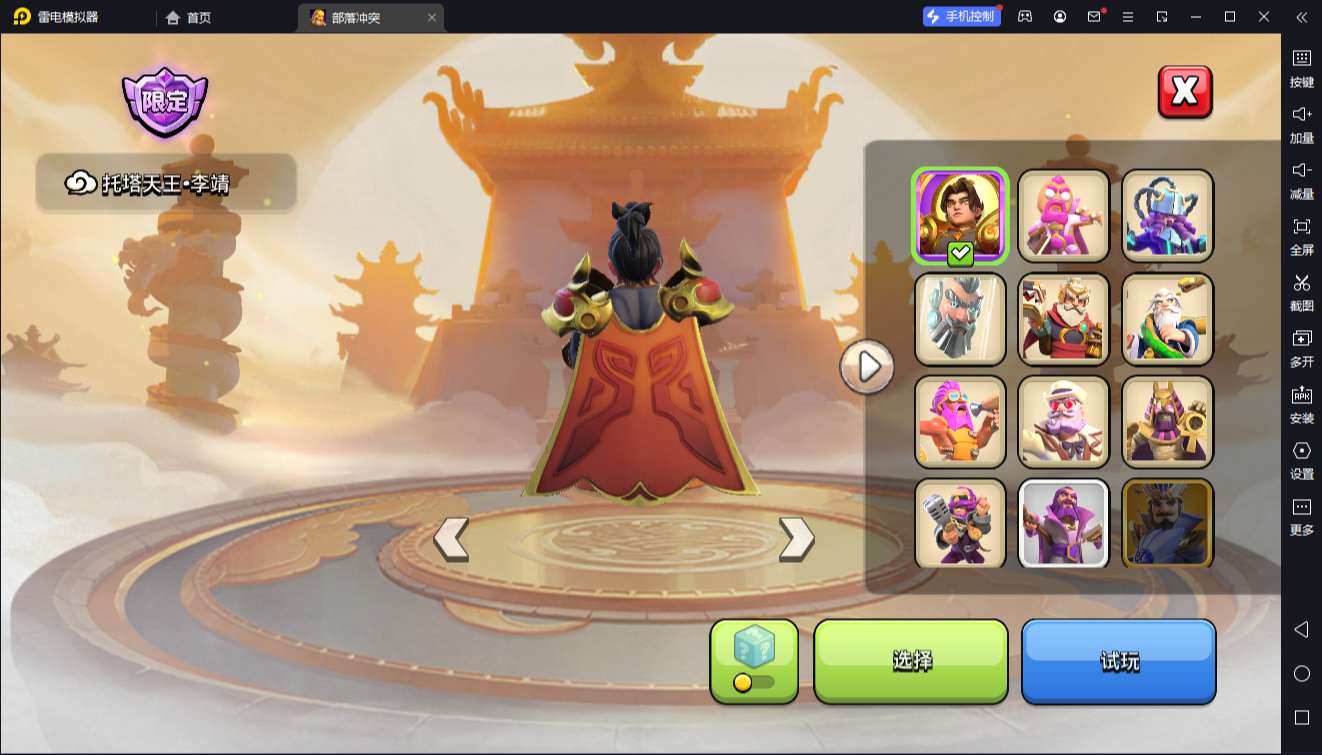Select the pink-haired skin with megaphone
Viewport: 1322px width, 755px height.
pyautogui.click(x=960, y=421)
